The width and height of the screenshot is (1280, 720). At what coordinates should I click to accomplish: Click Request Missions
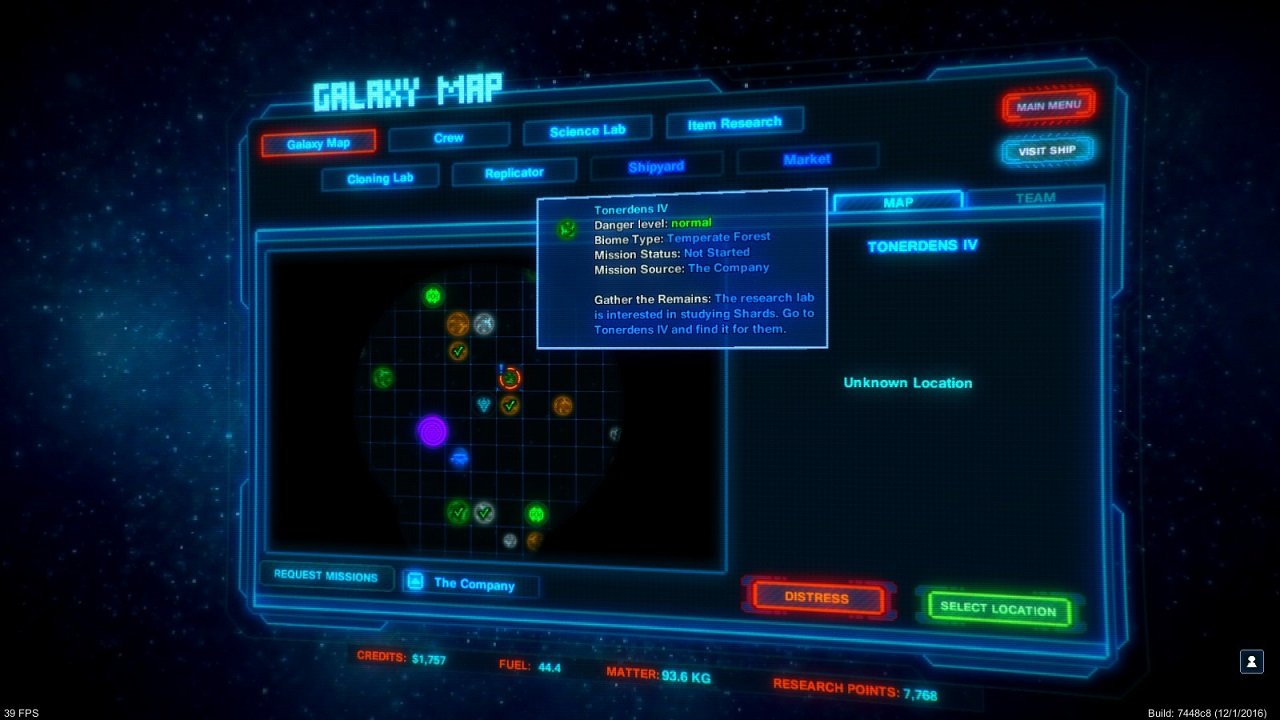(324, 577)
